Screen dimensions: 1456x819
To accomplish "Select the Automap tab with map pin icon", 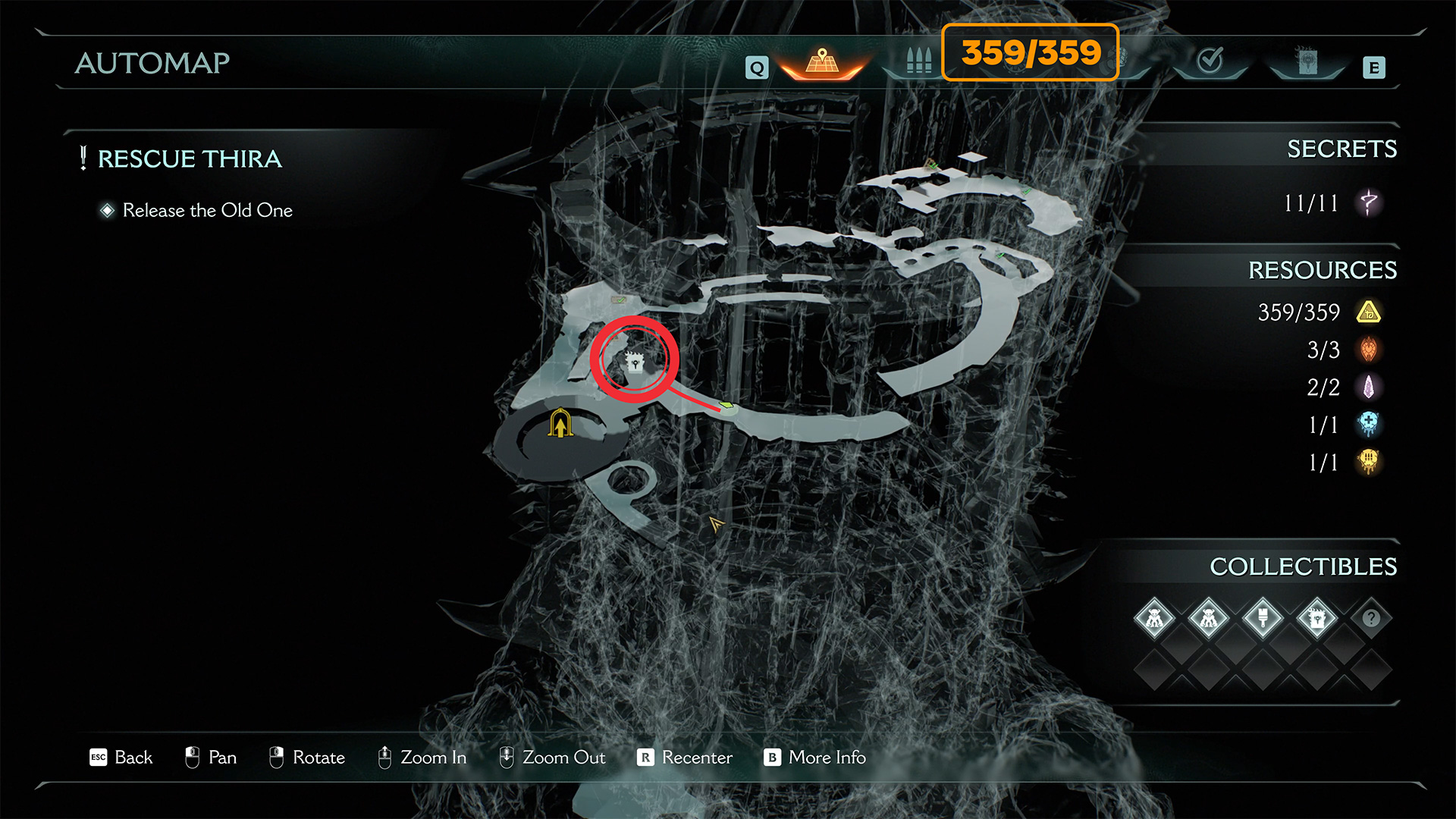I will [822, 61].
